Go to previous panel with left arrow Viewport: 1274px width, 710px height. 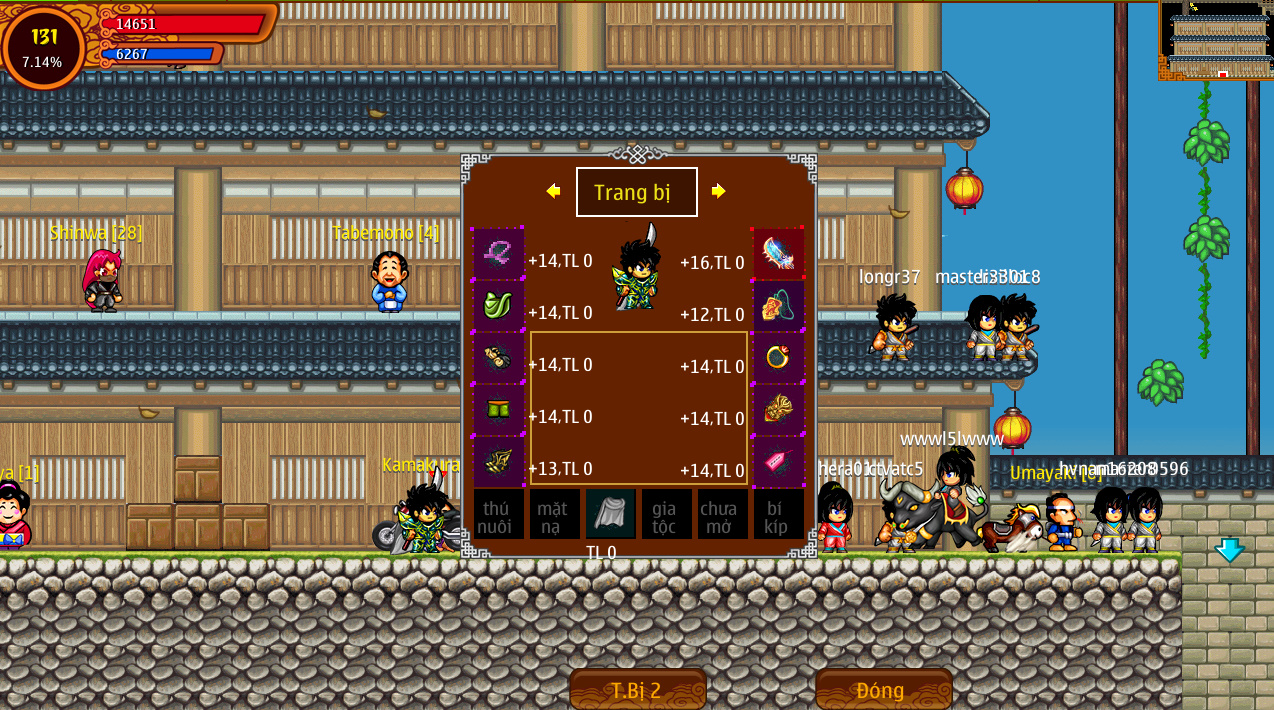point(553,191)
